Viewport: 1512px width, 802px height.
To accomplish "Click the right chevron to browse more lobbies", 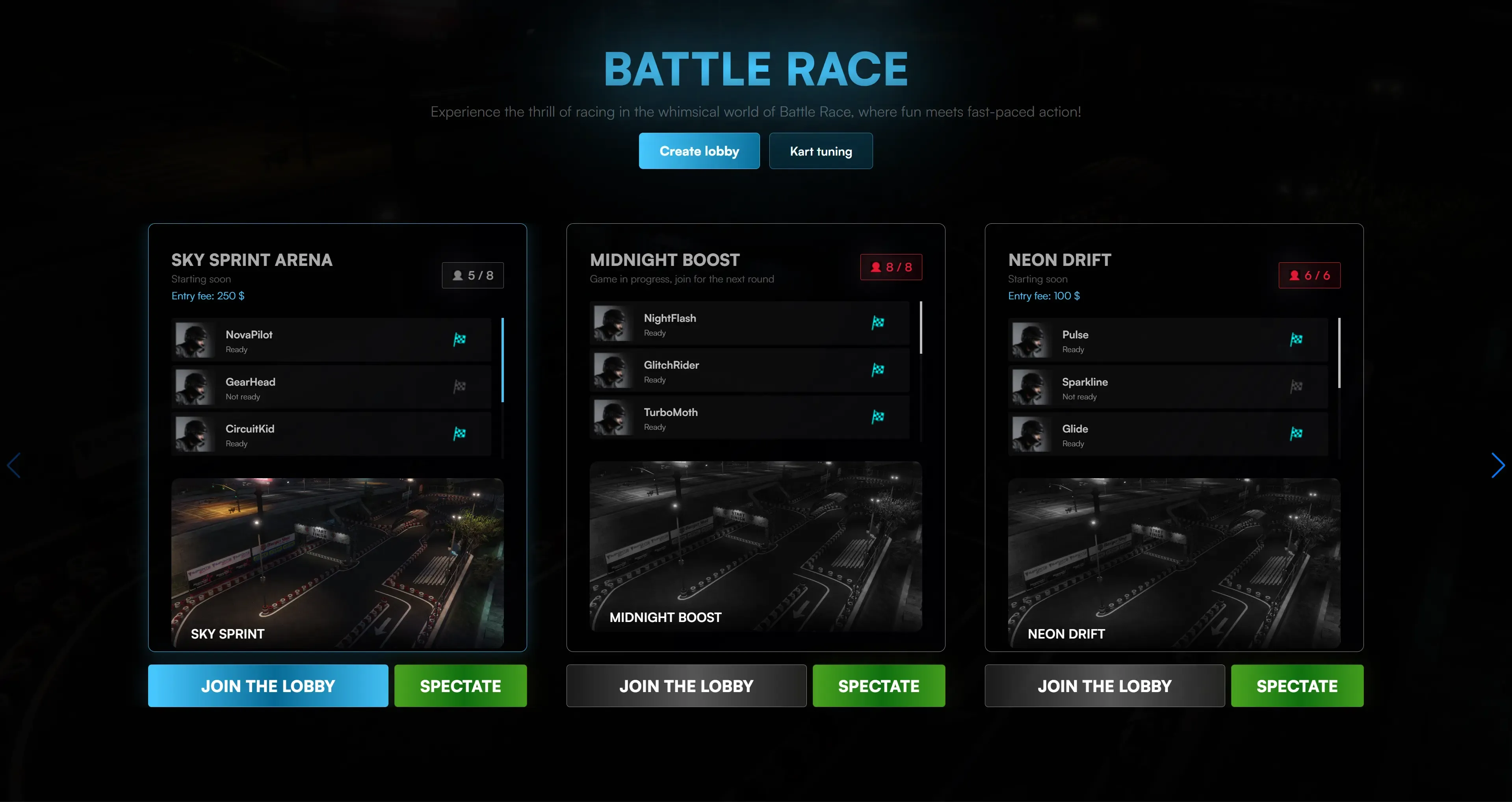I will [1498, 465].
